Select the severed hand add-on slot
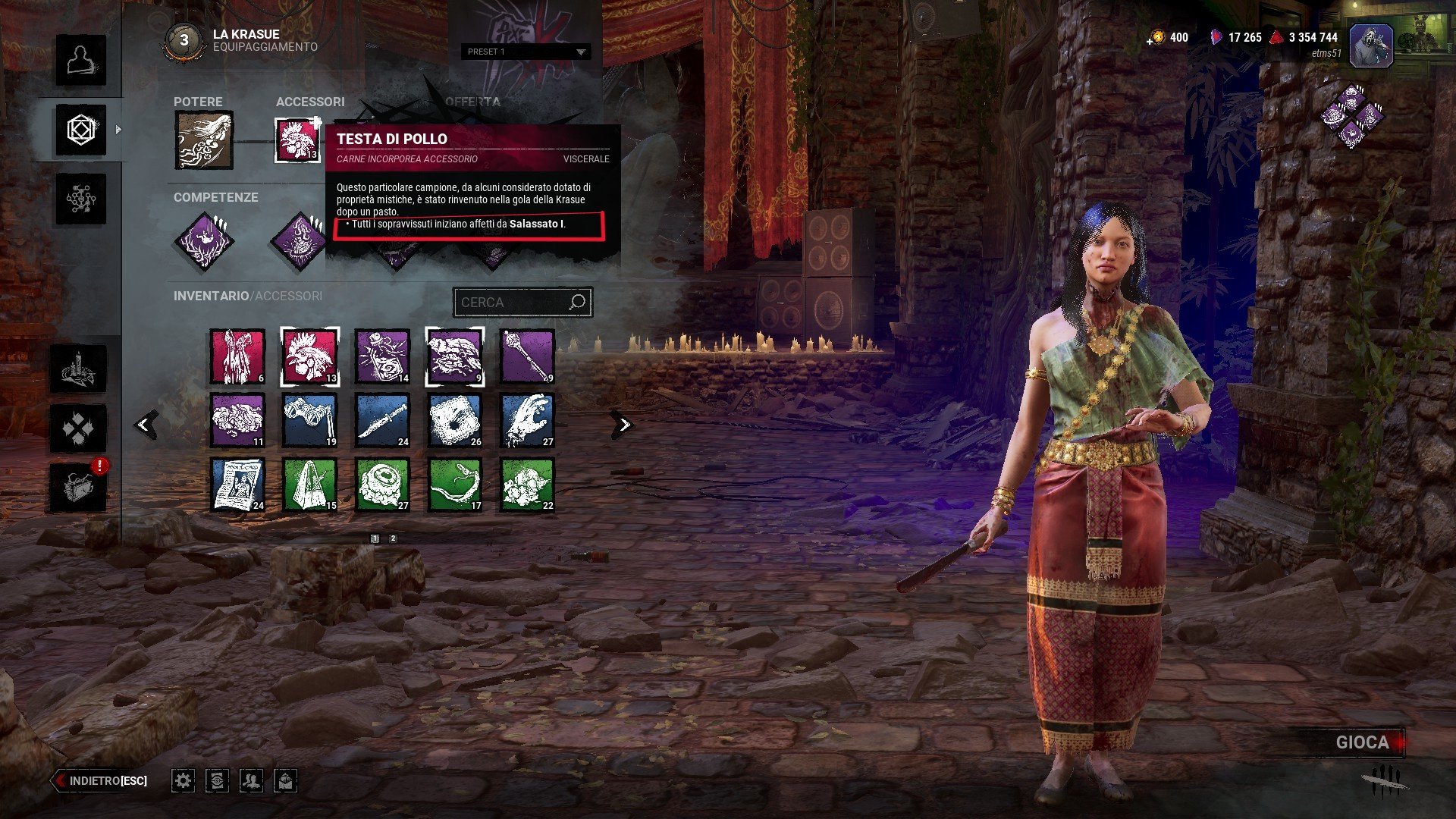Image resolution: width=1456 pixels, height=819 pixels. point(528,420)
